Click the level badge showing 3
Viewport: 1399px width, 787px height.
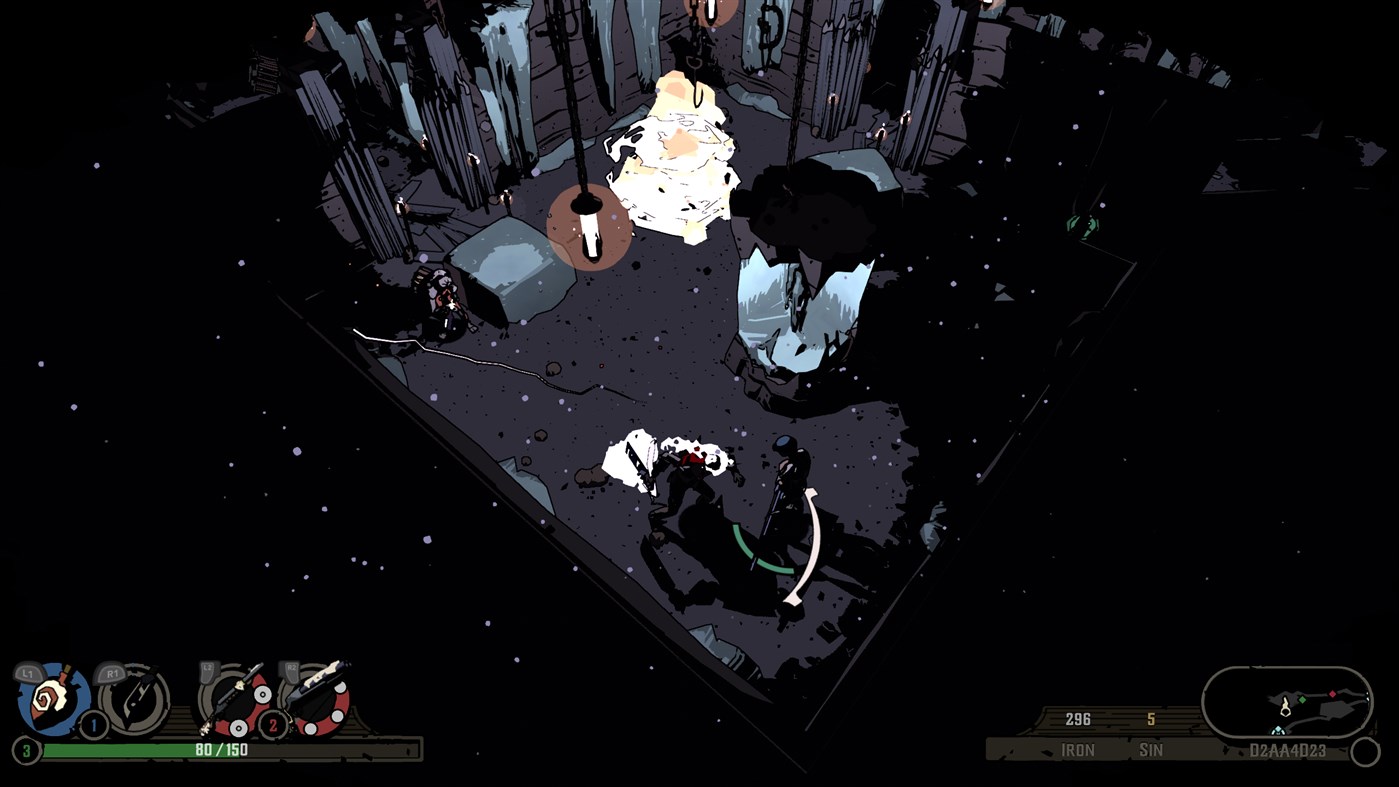tap(24, 748)
